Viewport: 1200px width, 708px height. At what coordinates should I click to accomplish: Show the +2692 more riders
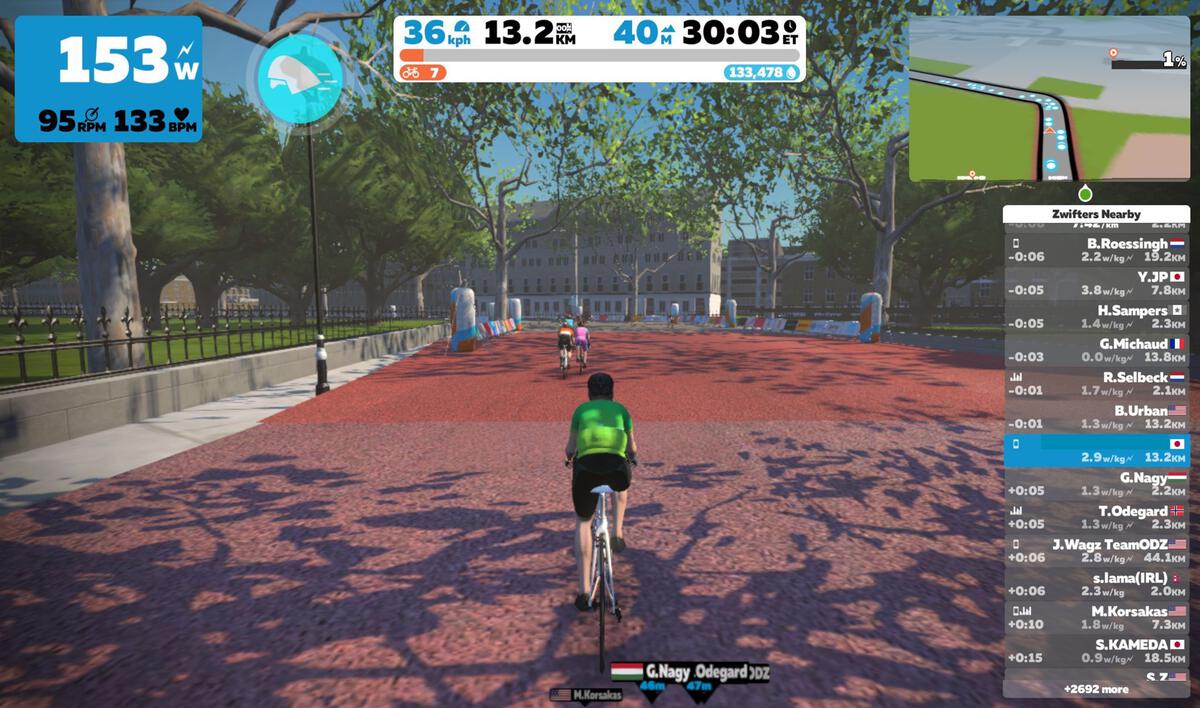[1097, 689]
